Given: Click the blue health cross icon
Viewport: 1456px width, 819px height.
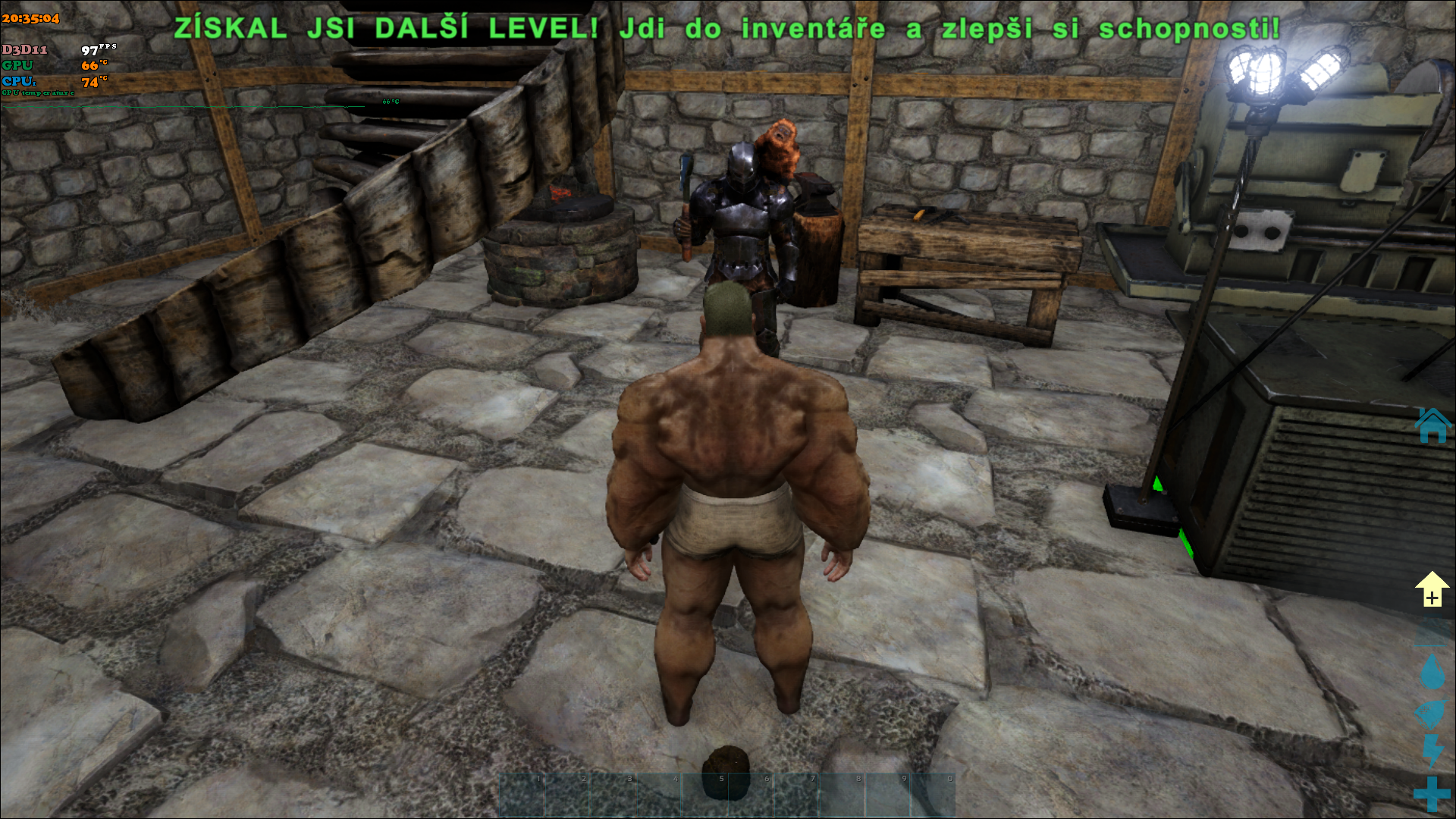Looking at the screenshot, I should click(x=1432, y=794).
